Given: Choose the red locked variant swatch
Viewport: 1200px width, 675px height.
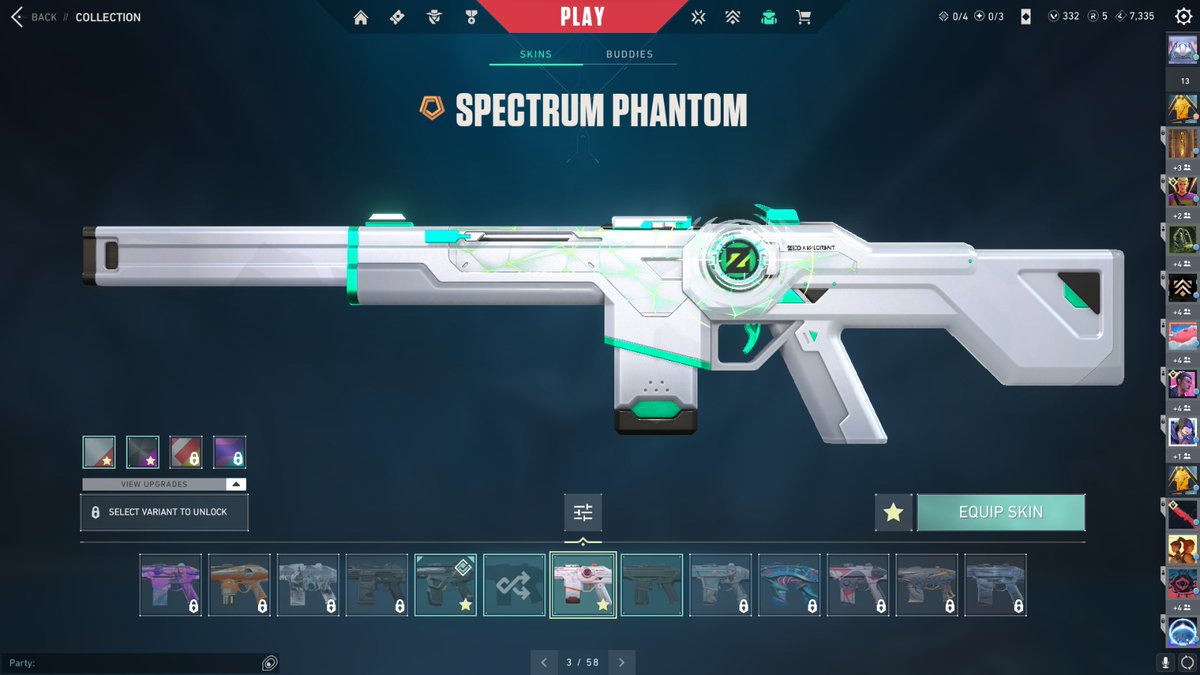Looking at the screenshot, I should coord(186,452).
